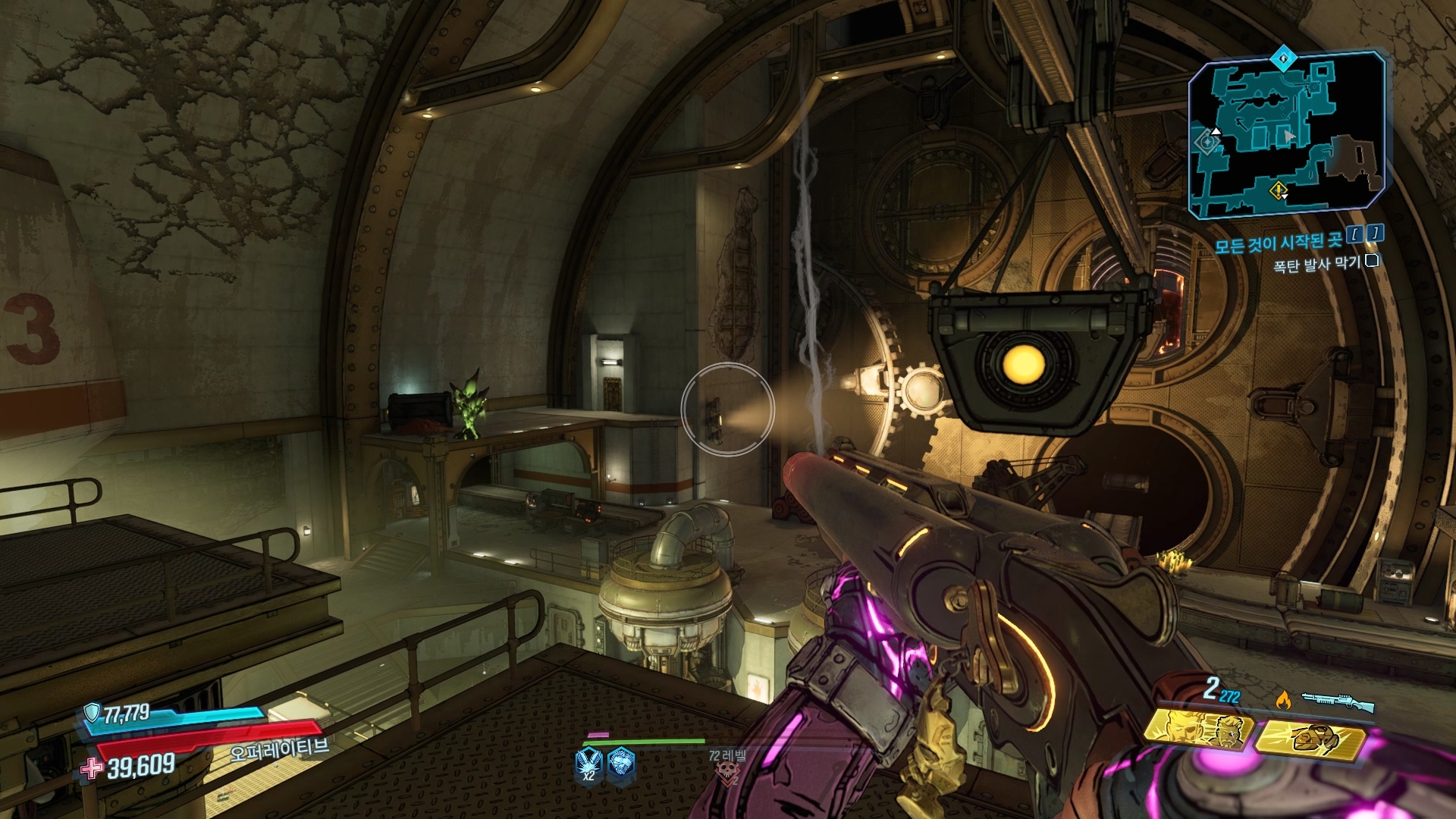Activate the two-faces clone action skill
Image resolution: width=1456 pixels, height=819 pixels.
(x=1198, y=731)
